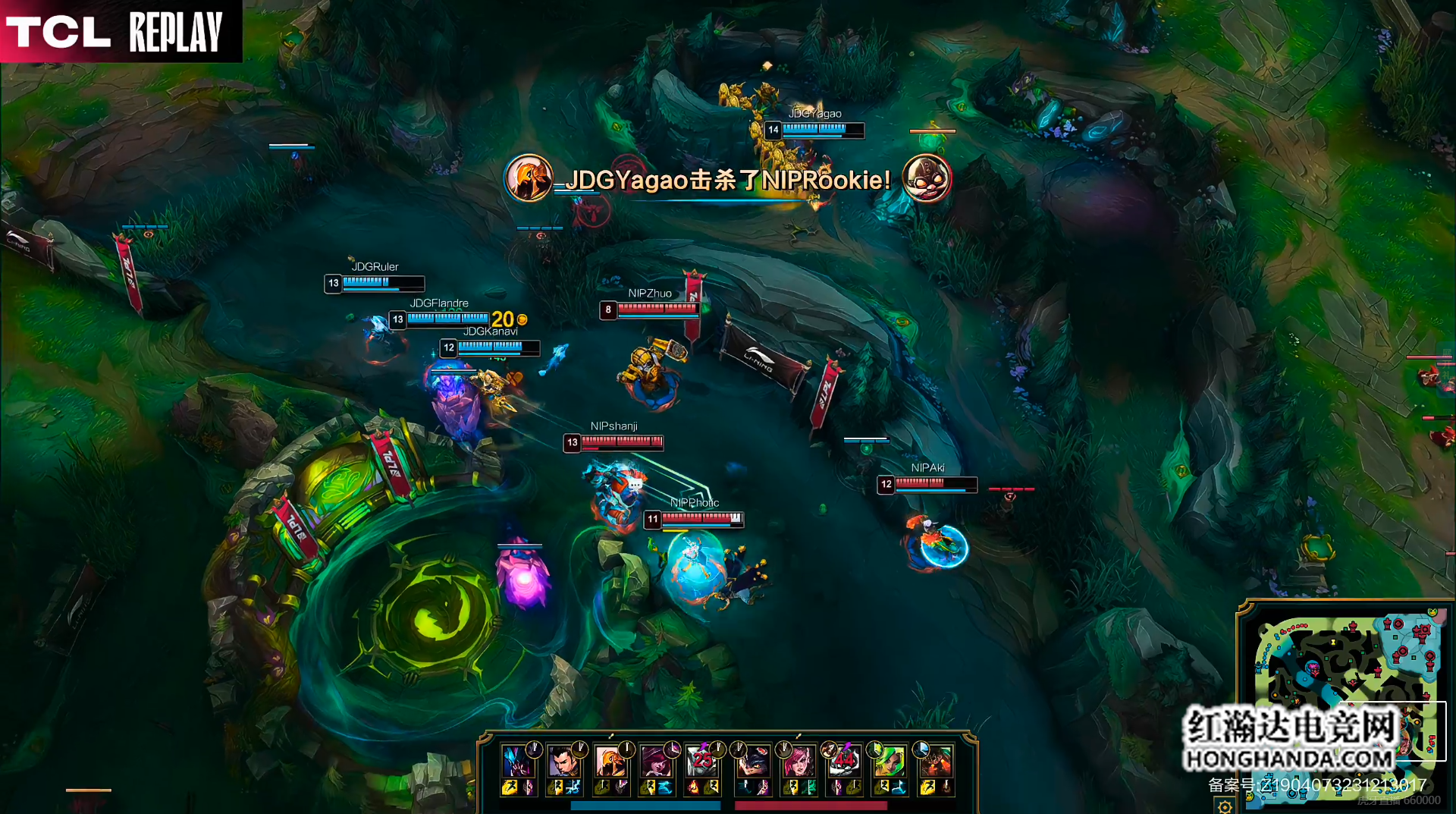Click the green Smite spell under Vi

(x=808, y=788)
